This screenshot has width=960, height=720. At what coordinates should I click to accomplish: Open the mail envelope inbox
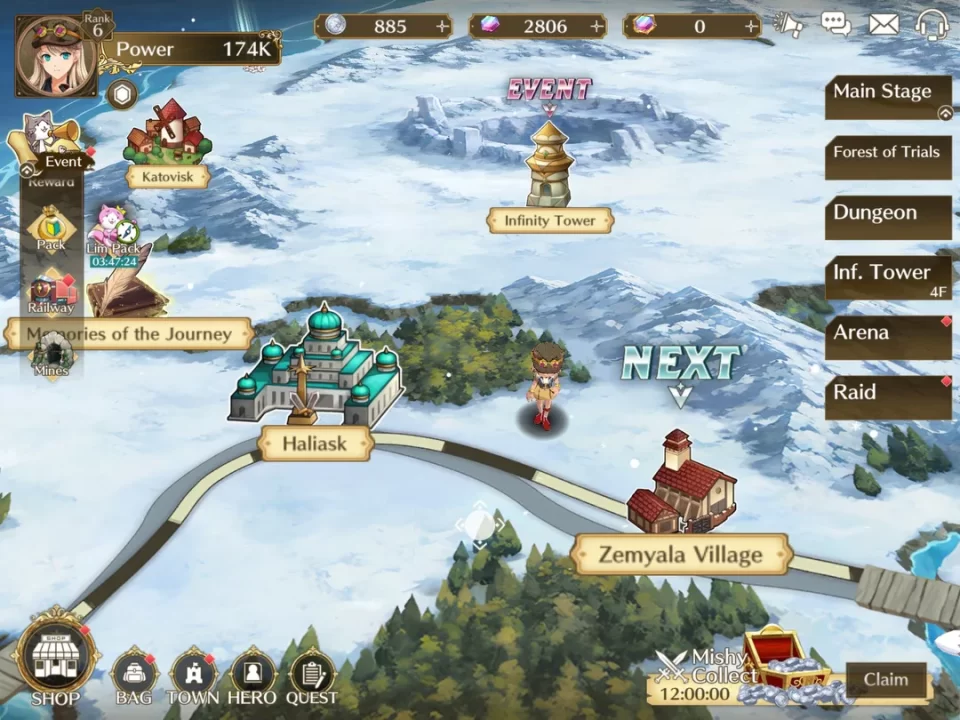click(884, 25)
